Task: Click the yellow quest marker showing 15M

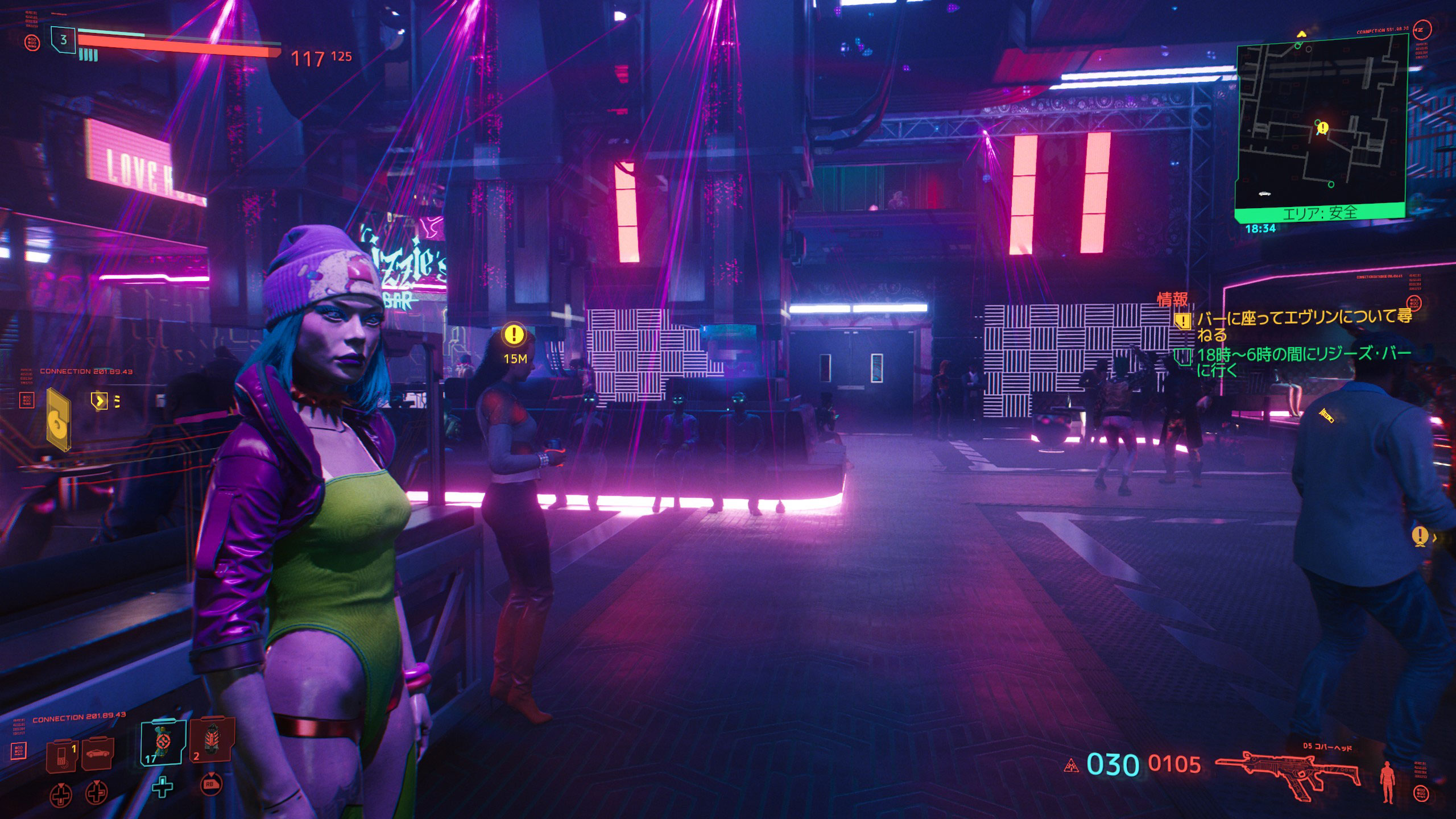Action: pos(514,335)
